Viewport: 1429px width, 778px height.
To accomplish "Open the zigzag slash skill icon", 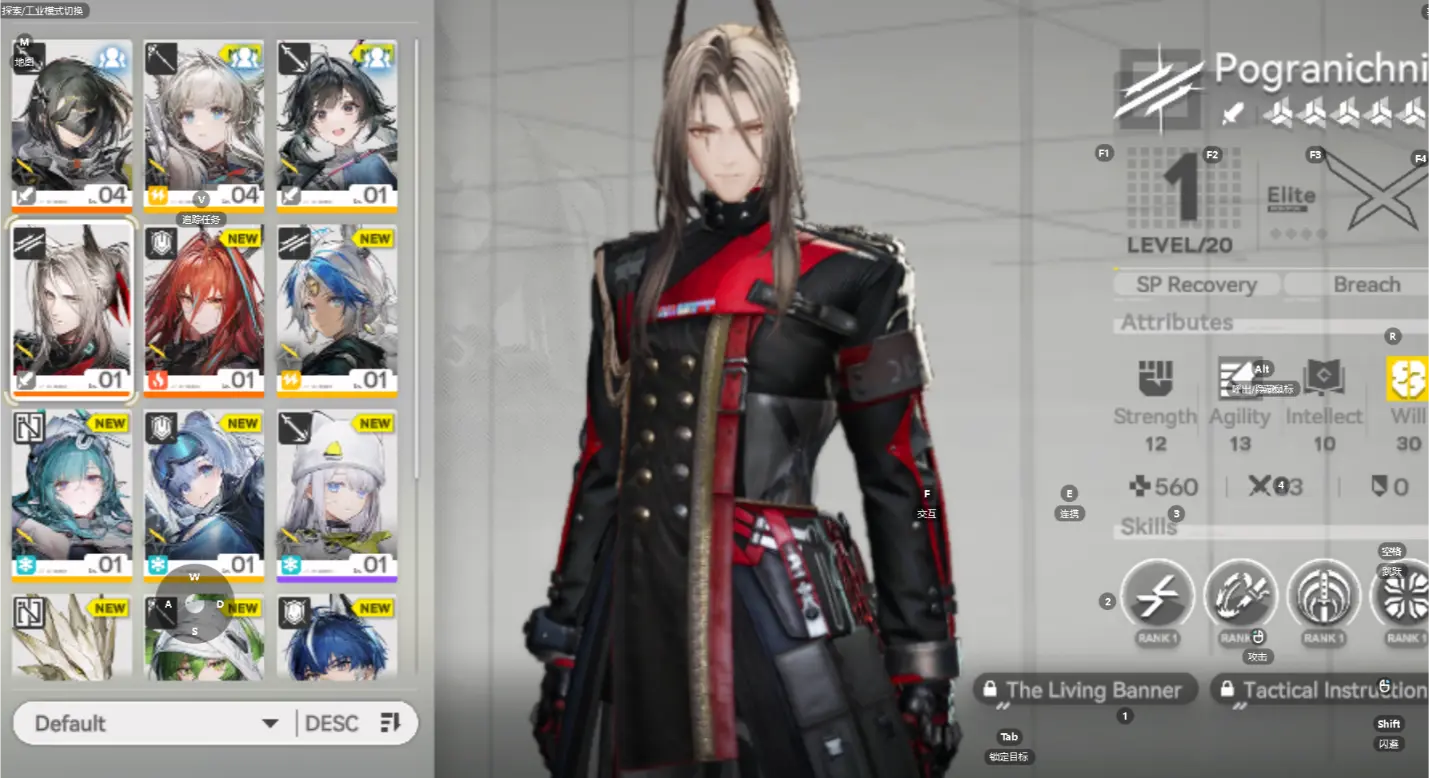I will (1157, 596).
